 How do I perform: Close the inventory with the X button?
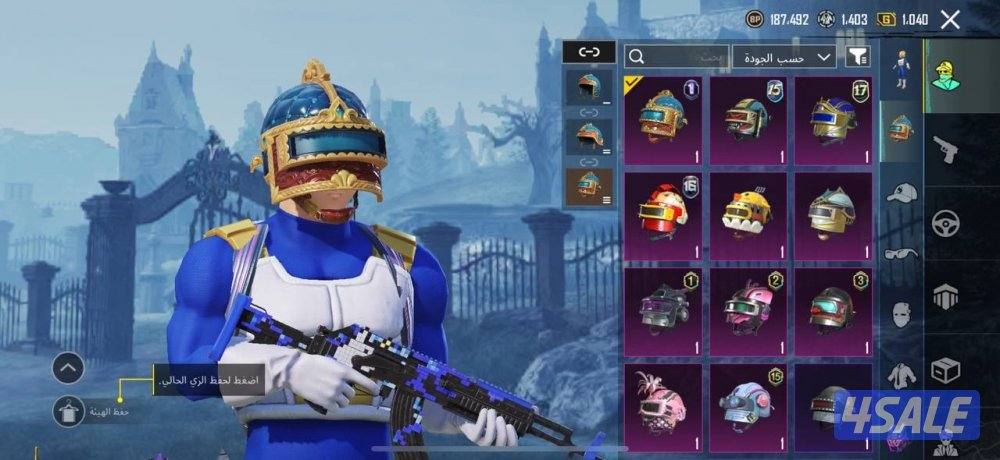(950, 19)
